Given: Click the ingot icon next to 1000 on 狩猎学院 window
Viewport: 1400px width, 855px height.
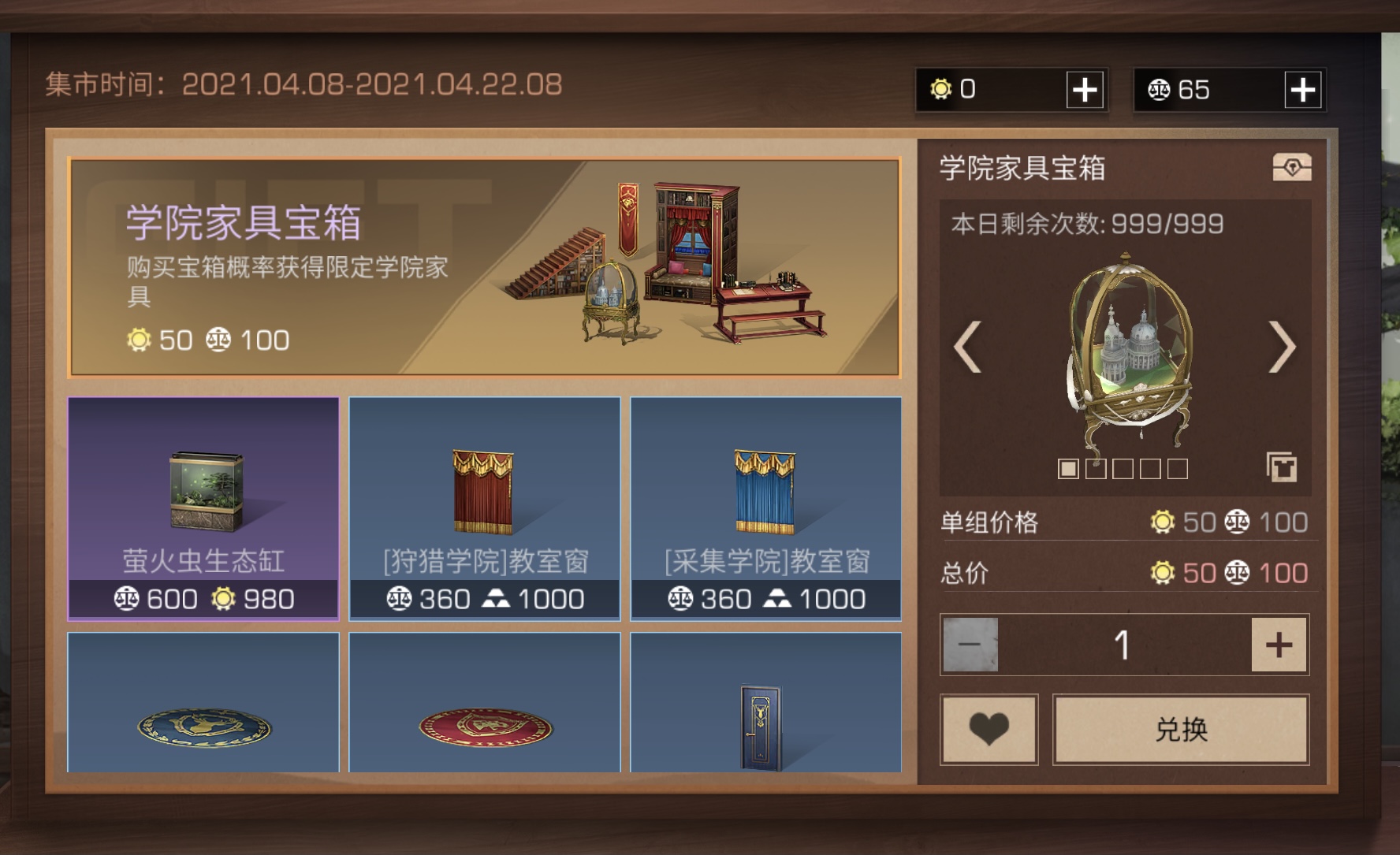Looking at the screenshot, I should [x=496, y=599].
